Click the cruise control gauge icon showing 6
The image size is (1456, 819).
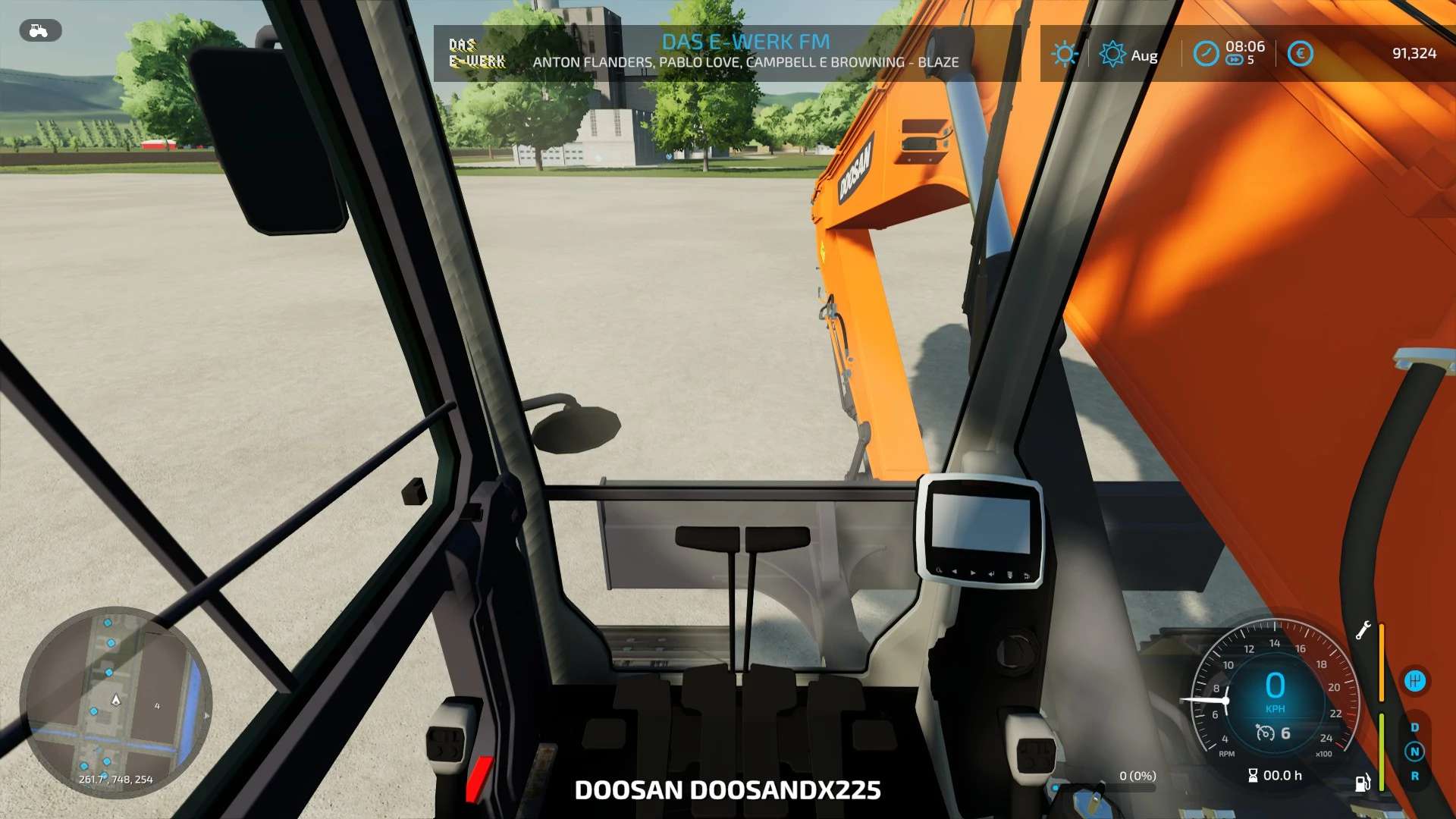point(1266,734)
